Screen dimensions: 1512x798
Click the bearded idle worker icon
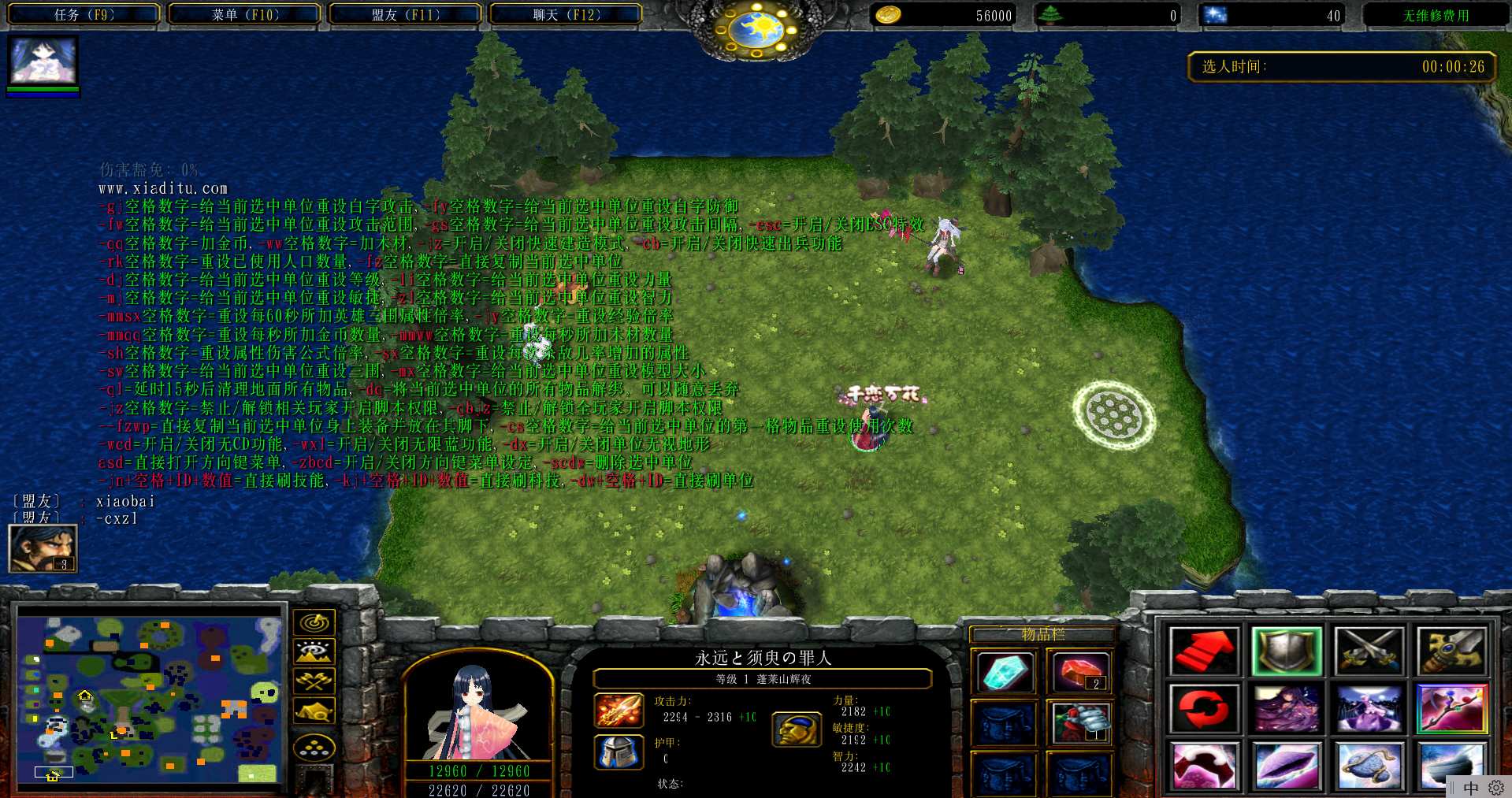43,548
